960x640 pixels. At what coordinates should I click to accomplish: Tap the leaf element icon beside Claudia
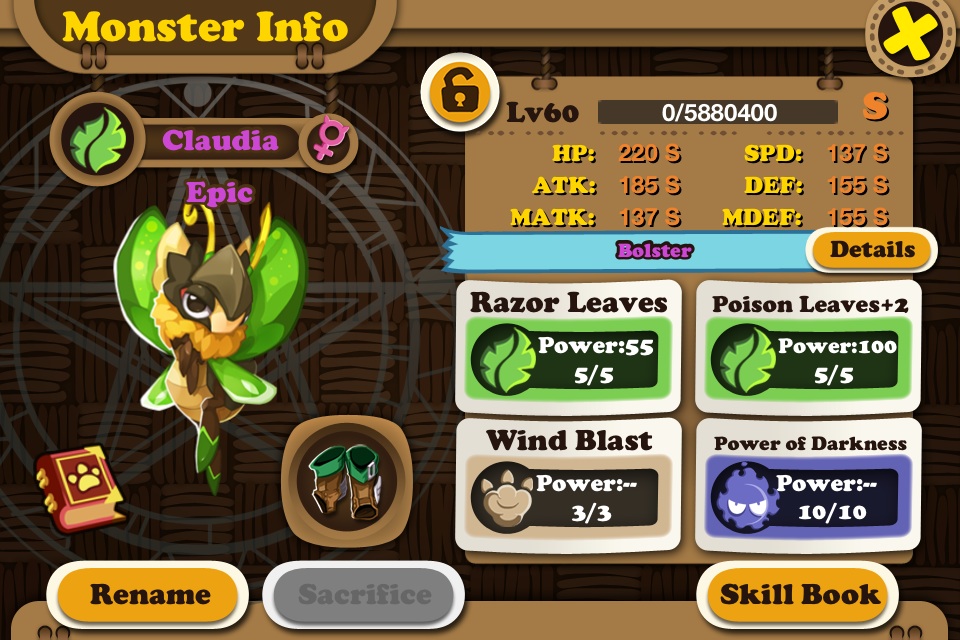pyautogui.click(x=97, y=141)
